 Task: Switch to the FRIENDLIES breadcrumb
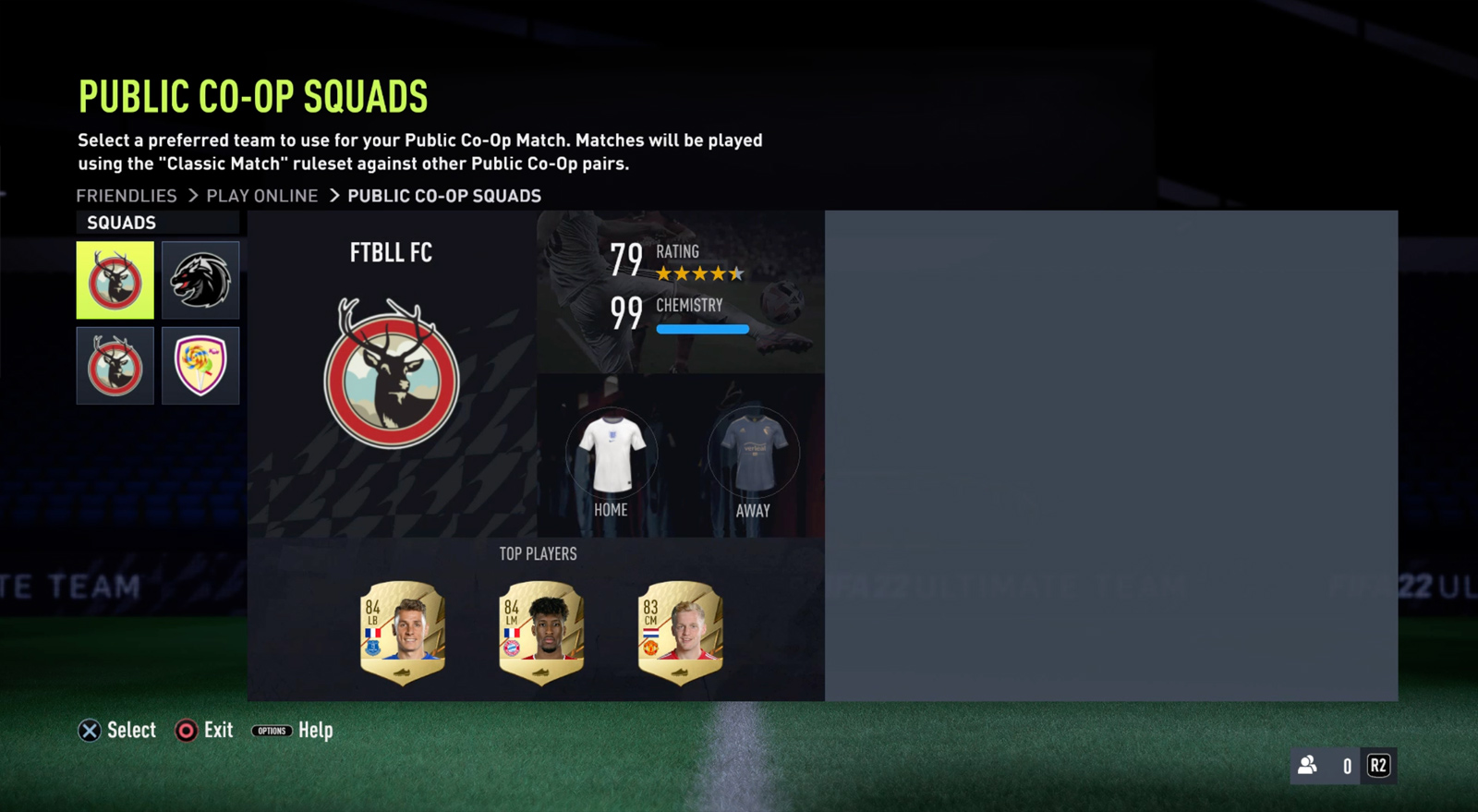point(127,195)
